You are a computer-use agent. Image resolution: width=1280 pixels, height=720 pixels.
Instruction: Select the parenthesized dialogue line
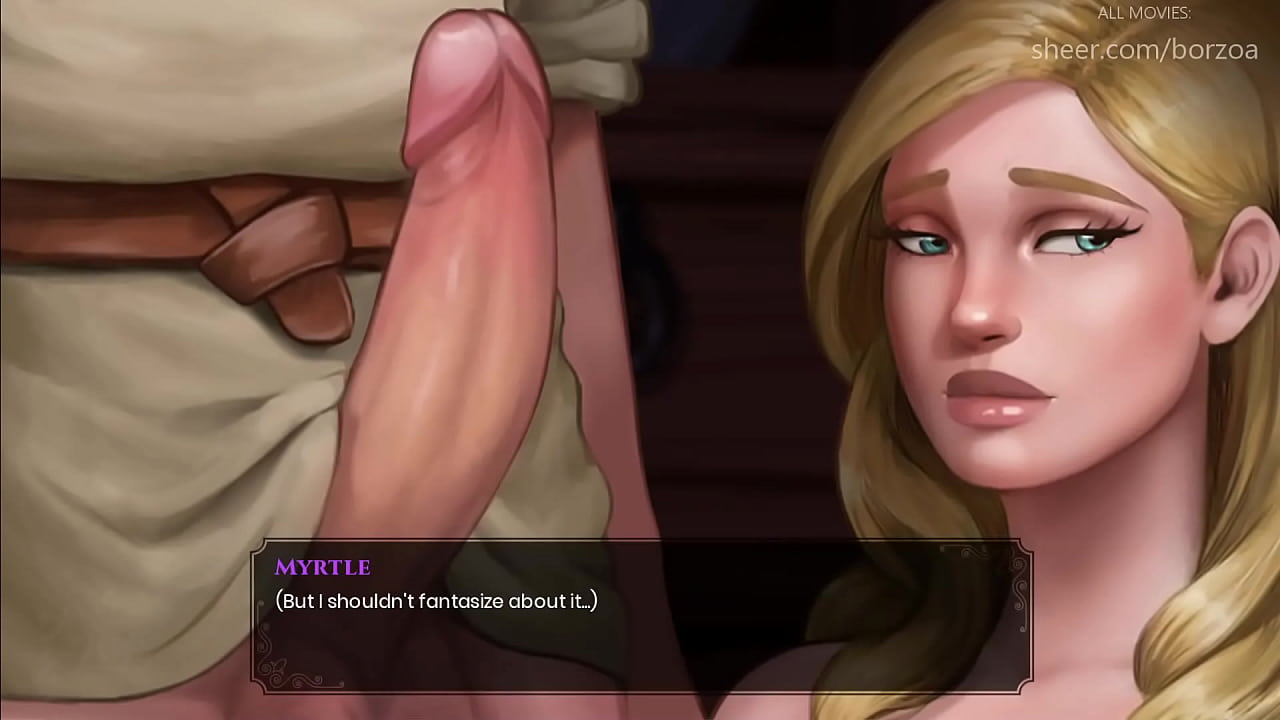[435, 602]
